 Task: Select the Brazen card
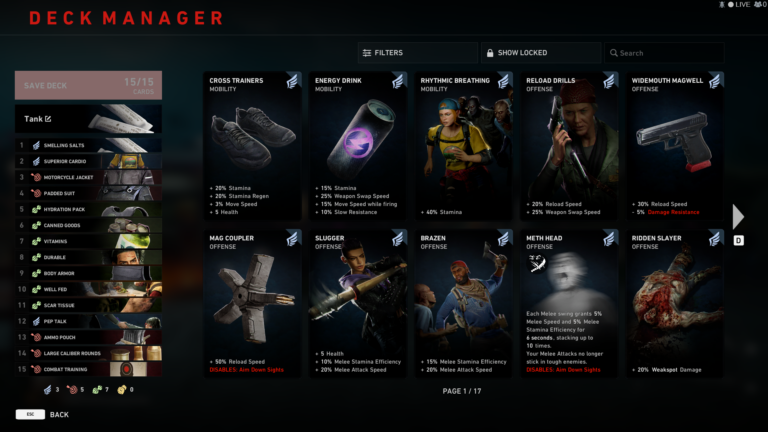464,303
